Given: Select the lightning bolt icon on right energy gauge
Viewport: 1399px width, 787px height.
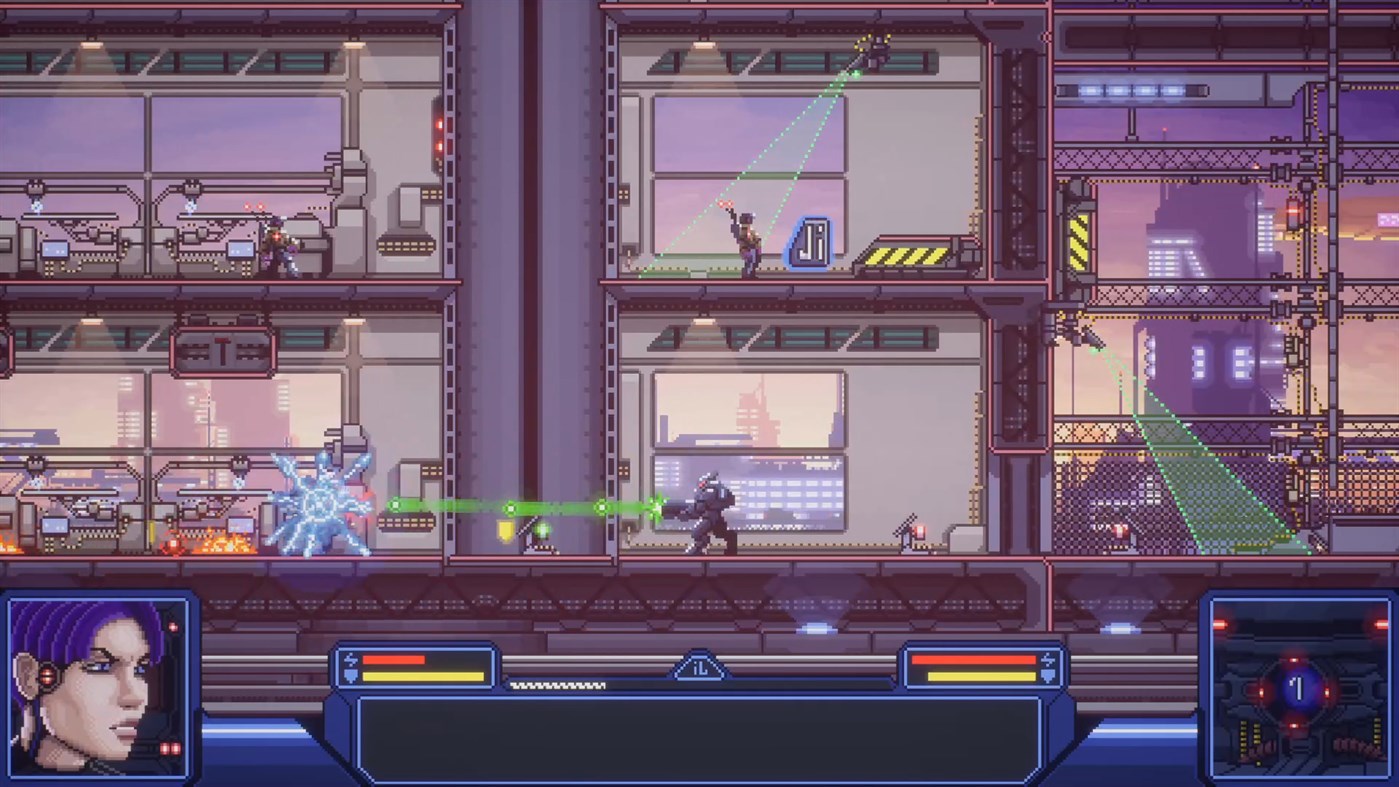Looking at the screenshot, I should tap(1048, 659).
